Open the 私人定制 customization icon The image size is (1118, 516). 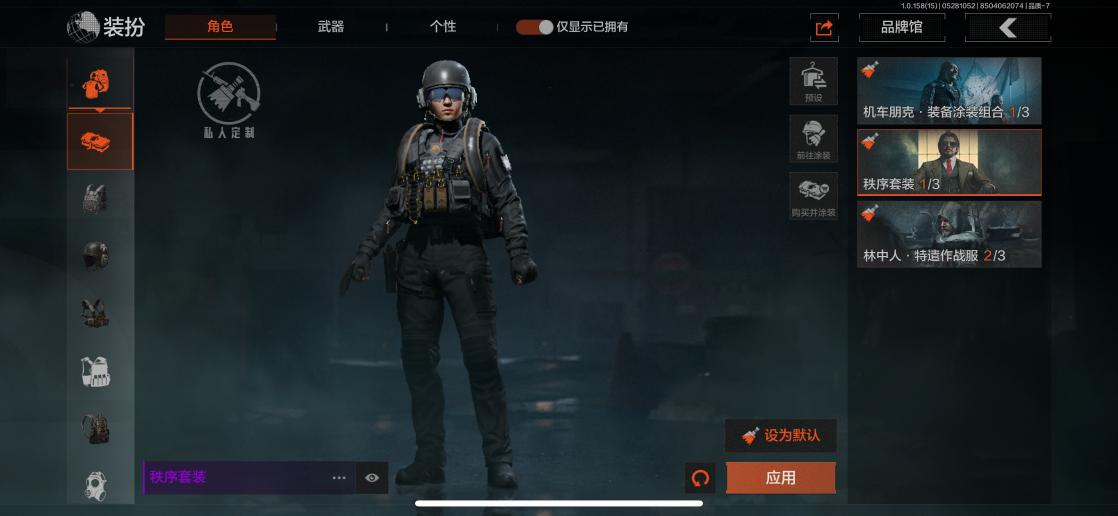(x=229, y=101)
